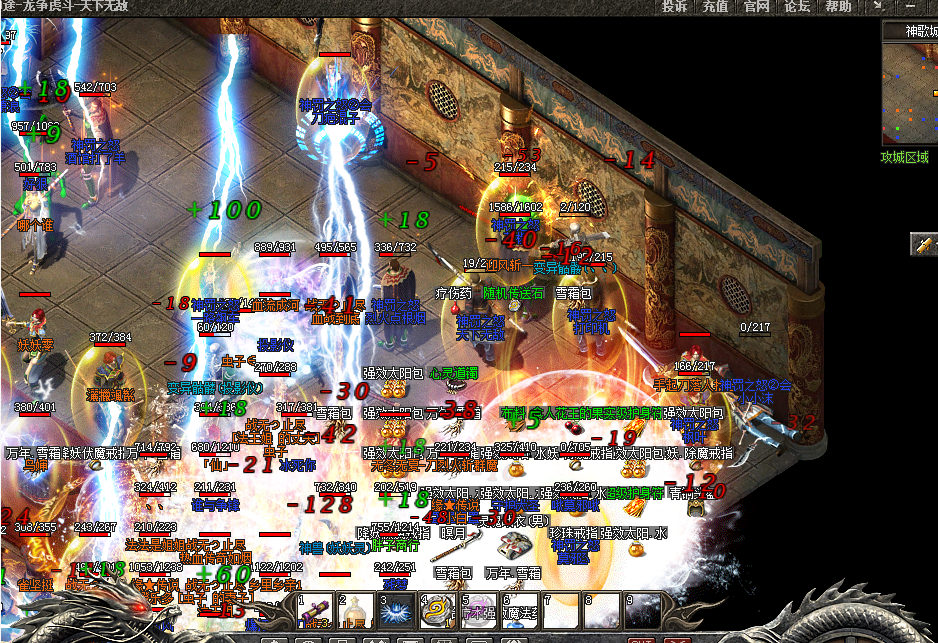Visit the 官网 official site
938x643 pixels.
click(756, 7)
